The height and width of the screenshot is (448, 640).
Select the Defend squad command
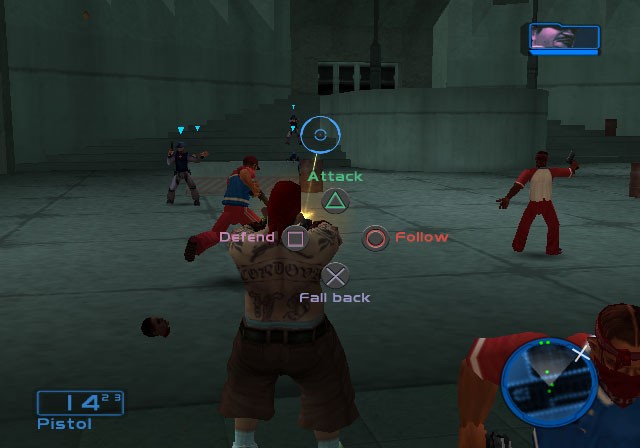coord(294,238)
